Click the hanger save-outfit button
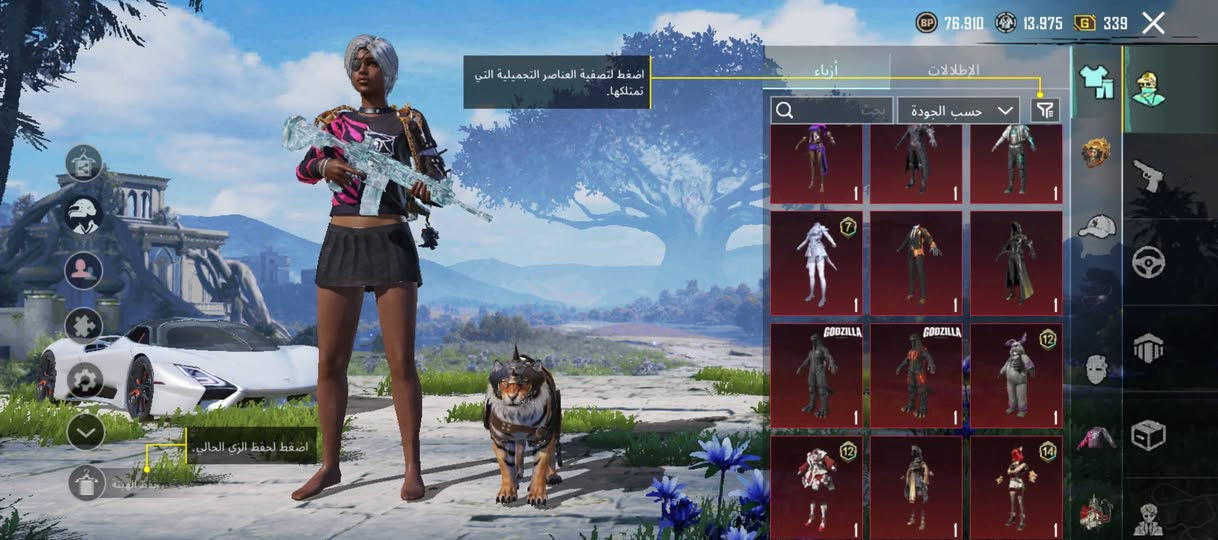Image resolution: width=1218 pixels, height=540 pixels. (x=87, y=483)
